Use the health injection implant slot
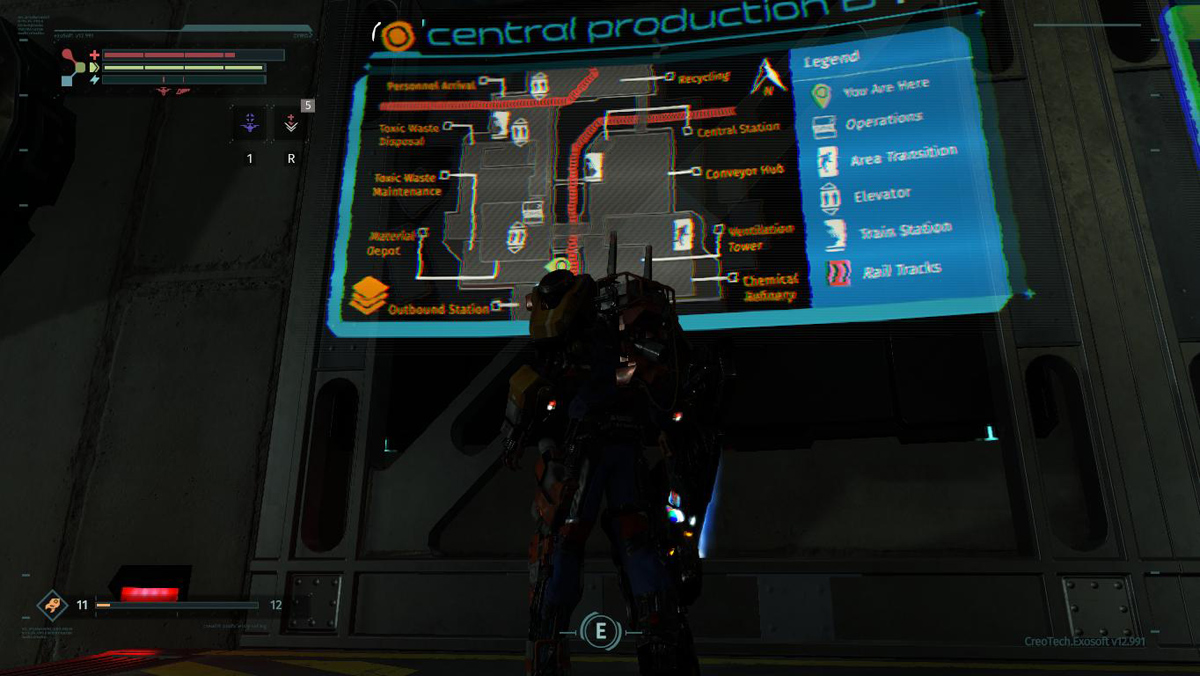The width and height of the screenshot is (1200, 676). point(291,124)
